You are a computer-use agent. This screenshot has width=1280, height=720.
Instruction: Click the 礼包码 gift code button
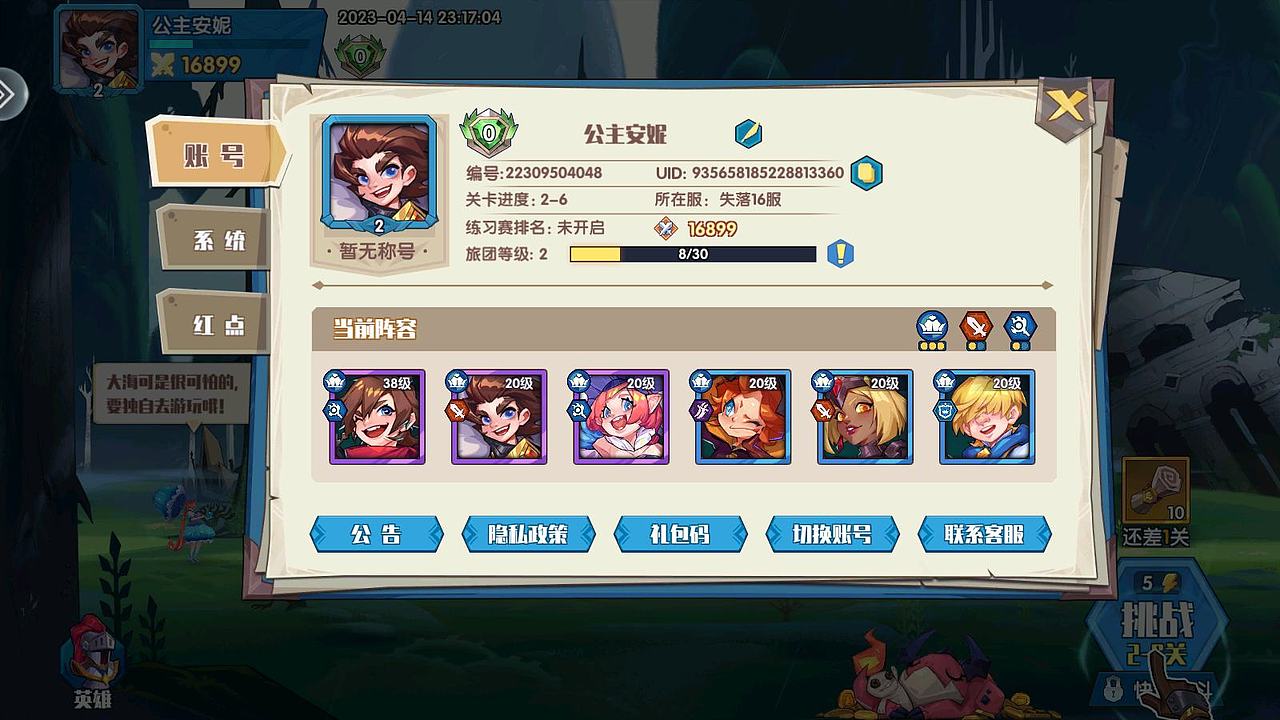tap(680, 534)
